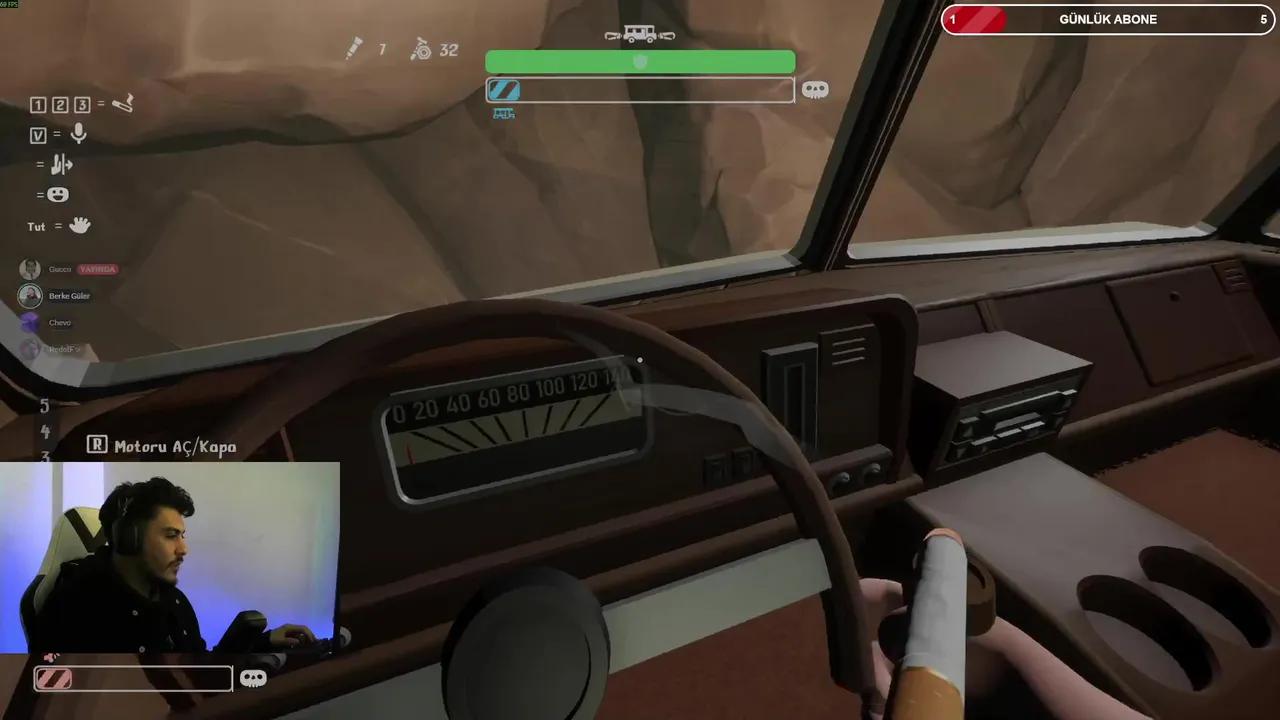Click the ammo counter showing 32
This screenshot has height=720, width=1280.
[448, 50]
